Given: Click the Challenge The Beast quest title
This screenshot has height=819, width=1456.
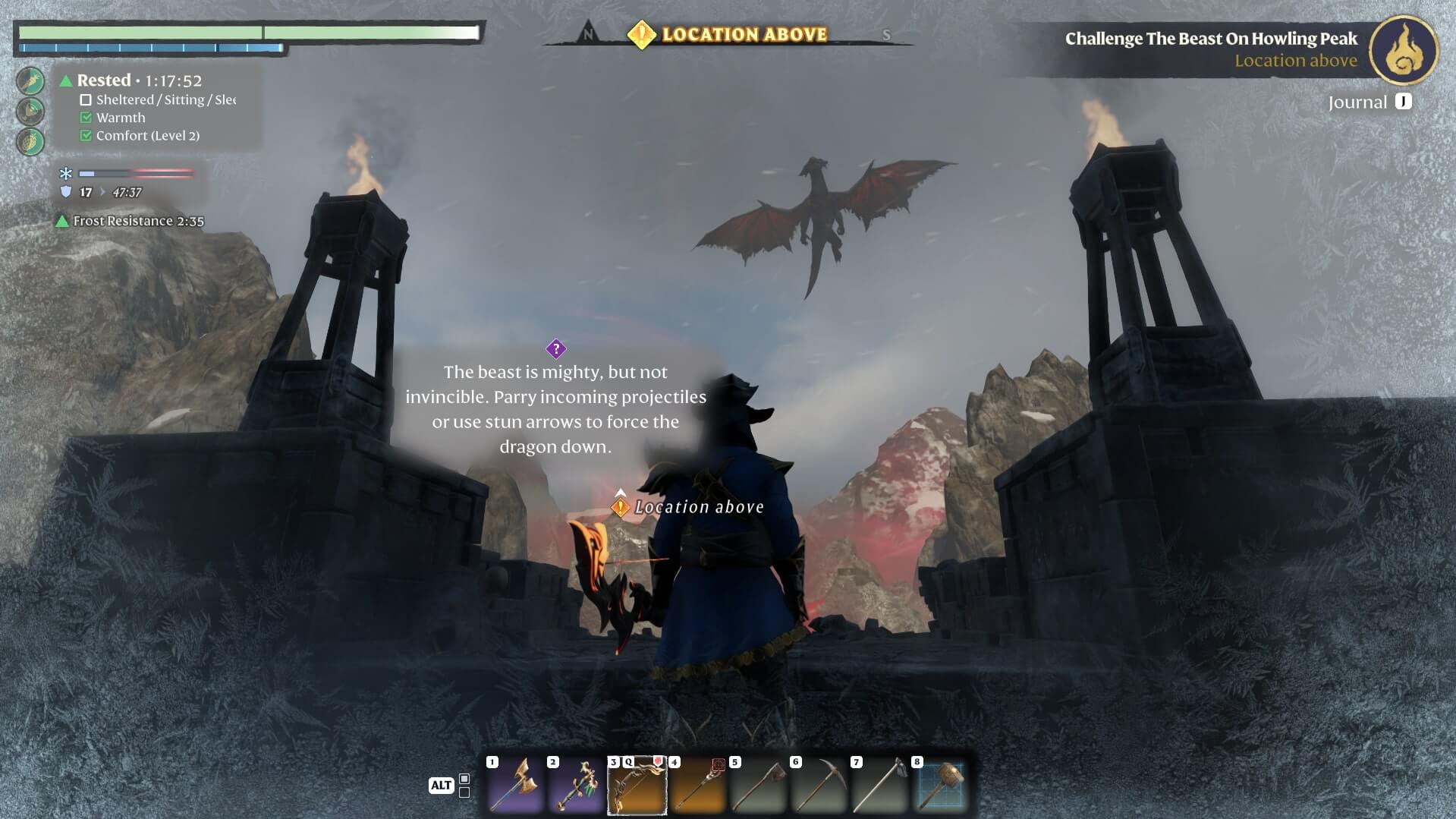Looking at the screenshot, I should pos(1211,39).
